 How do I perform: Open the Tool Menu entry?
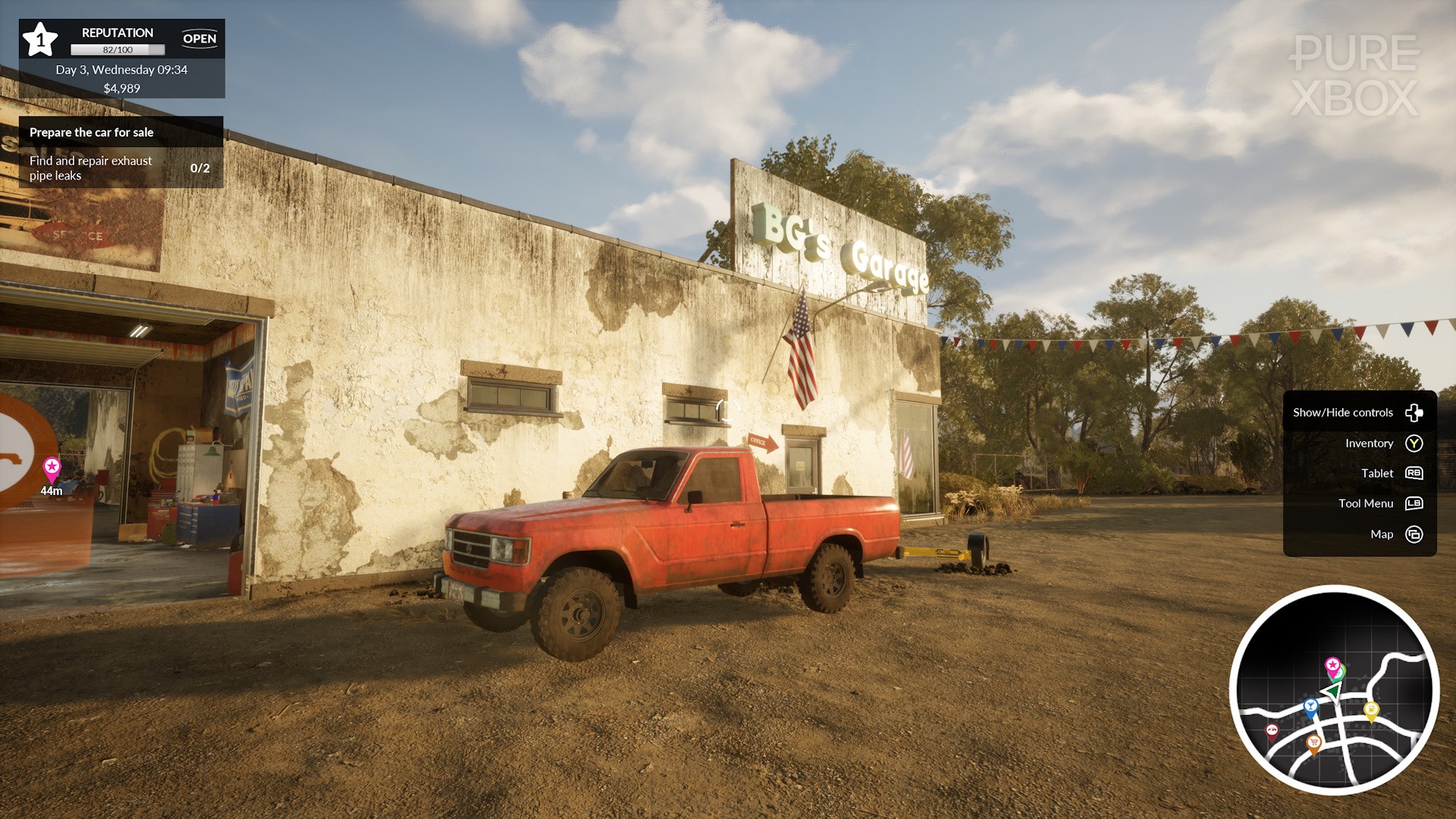pos(1379,504)
